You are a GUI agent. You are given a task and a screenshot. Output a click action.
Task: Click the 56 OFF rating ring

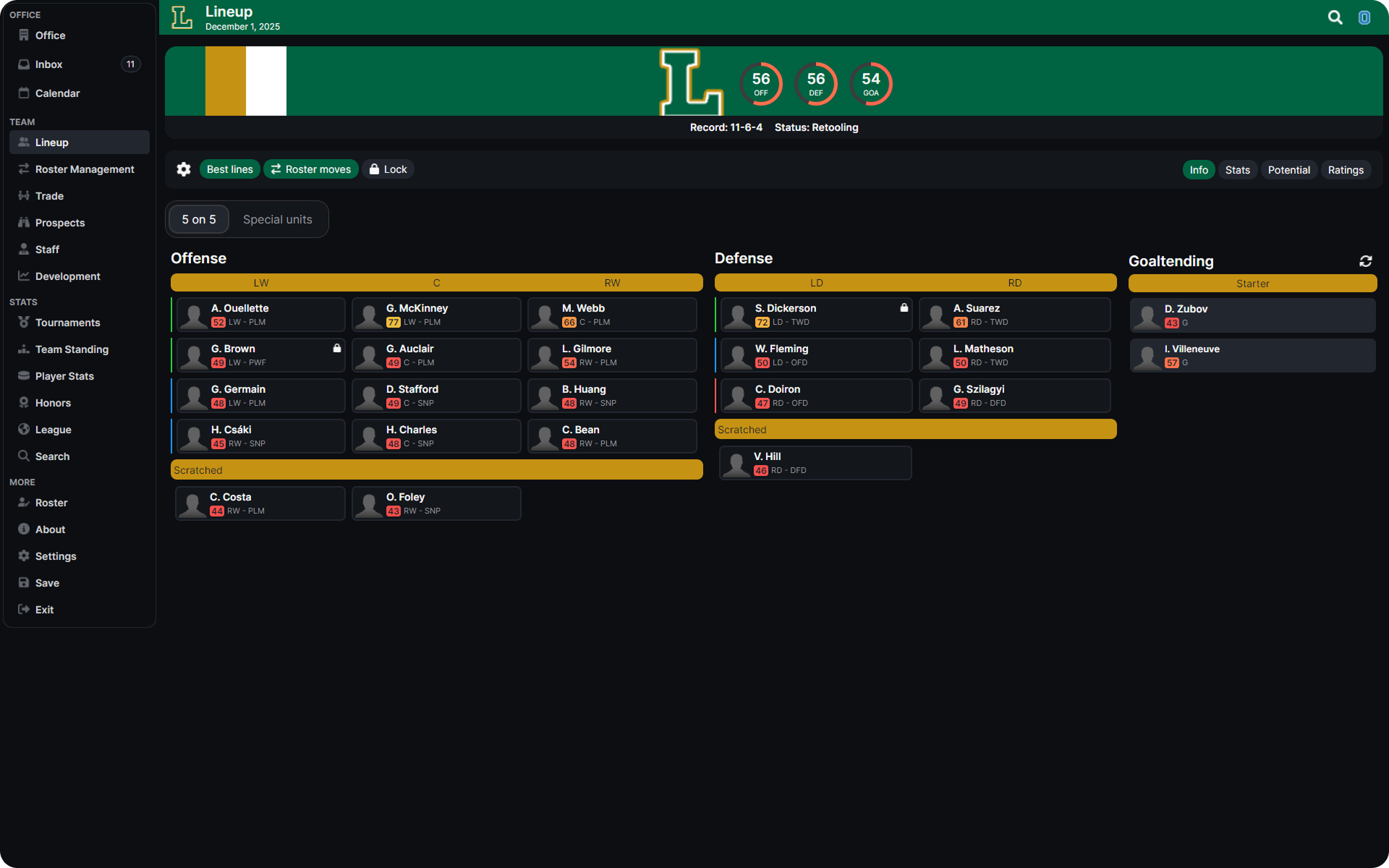tap(760, 84)
